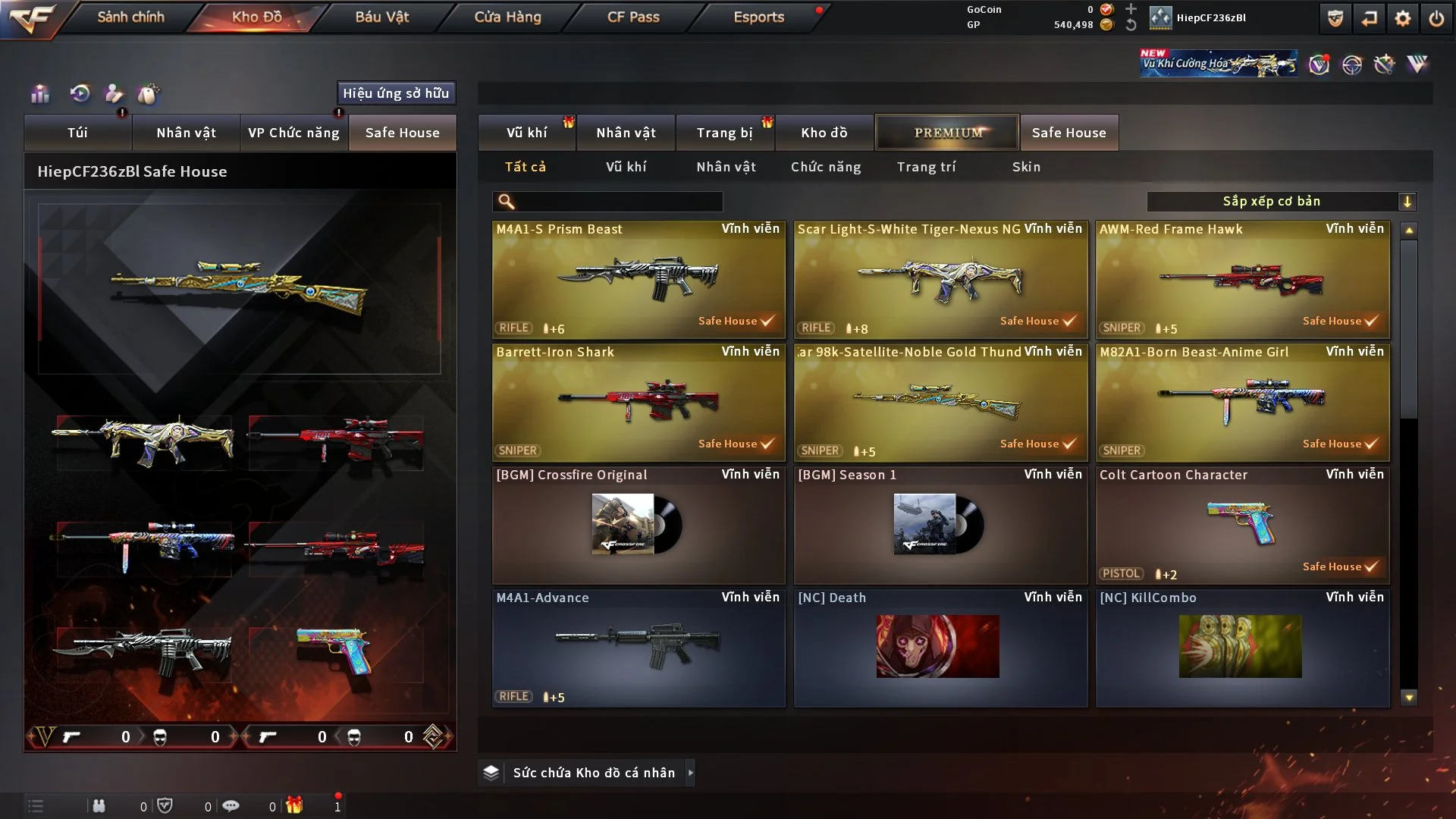Screen dimensions: 1456x819
Task: Open the Sắp xếp cơ bản dropdown
Action: tap(1282, 202)
